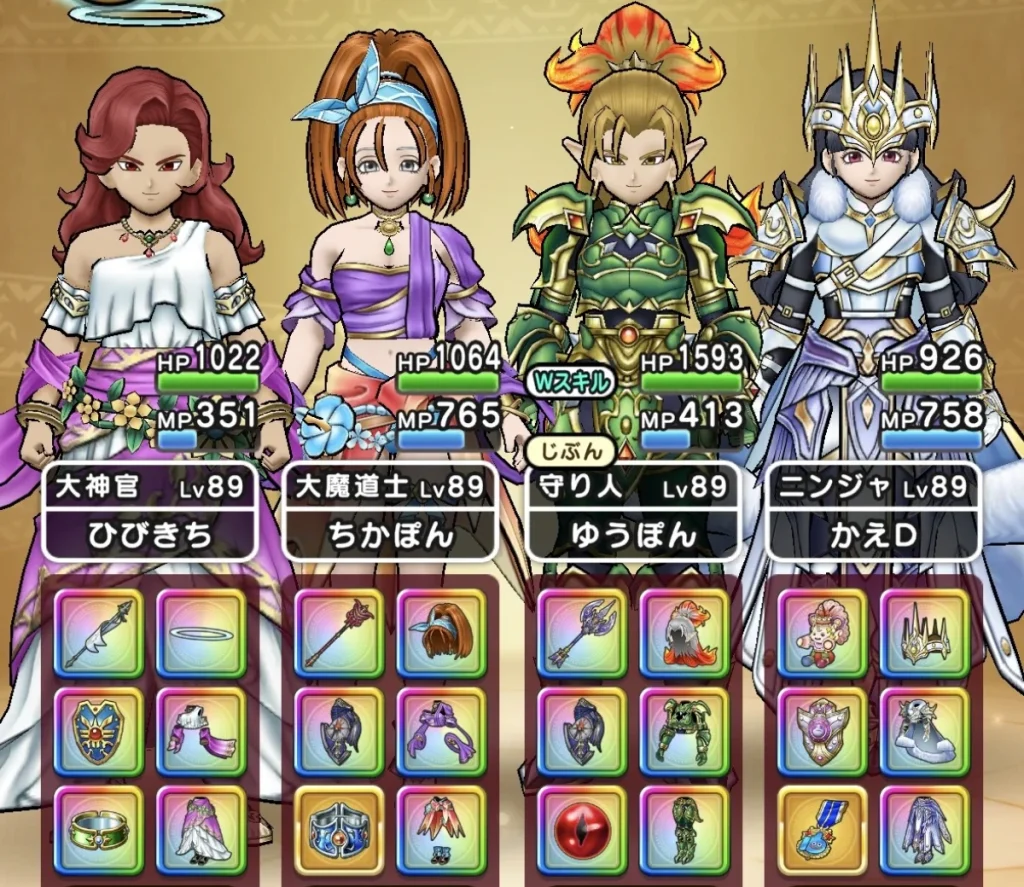The image size is (1024, 887).
Task: Select the white and purple dress skirt slot
Action: pyautogui.click(x=201, y=831)
